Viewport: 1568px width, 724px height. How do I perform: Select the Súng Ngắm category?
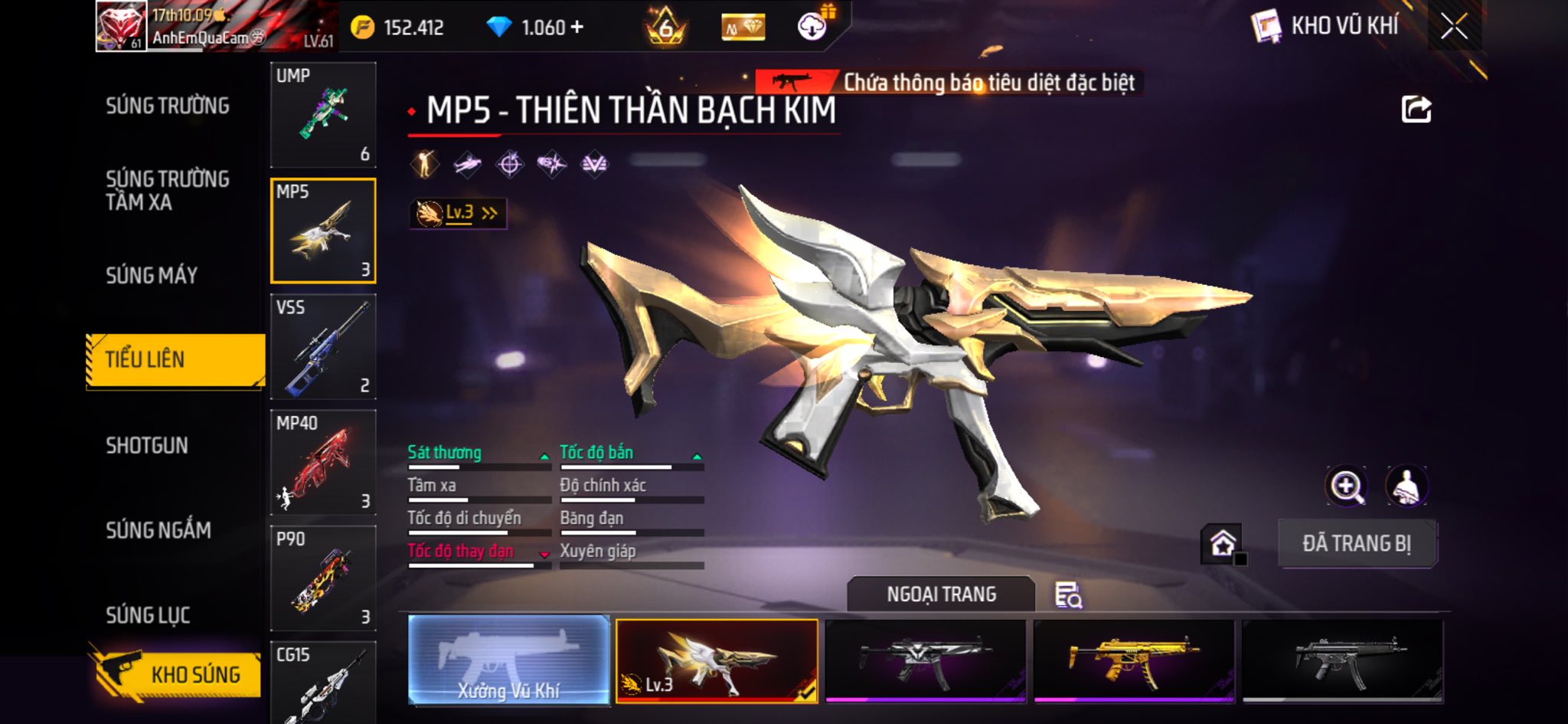158,530
